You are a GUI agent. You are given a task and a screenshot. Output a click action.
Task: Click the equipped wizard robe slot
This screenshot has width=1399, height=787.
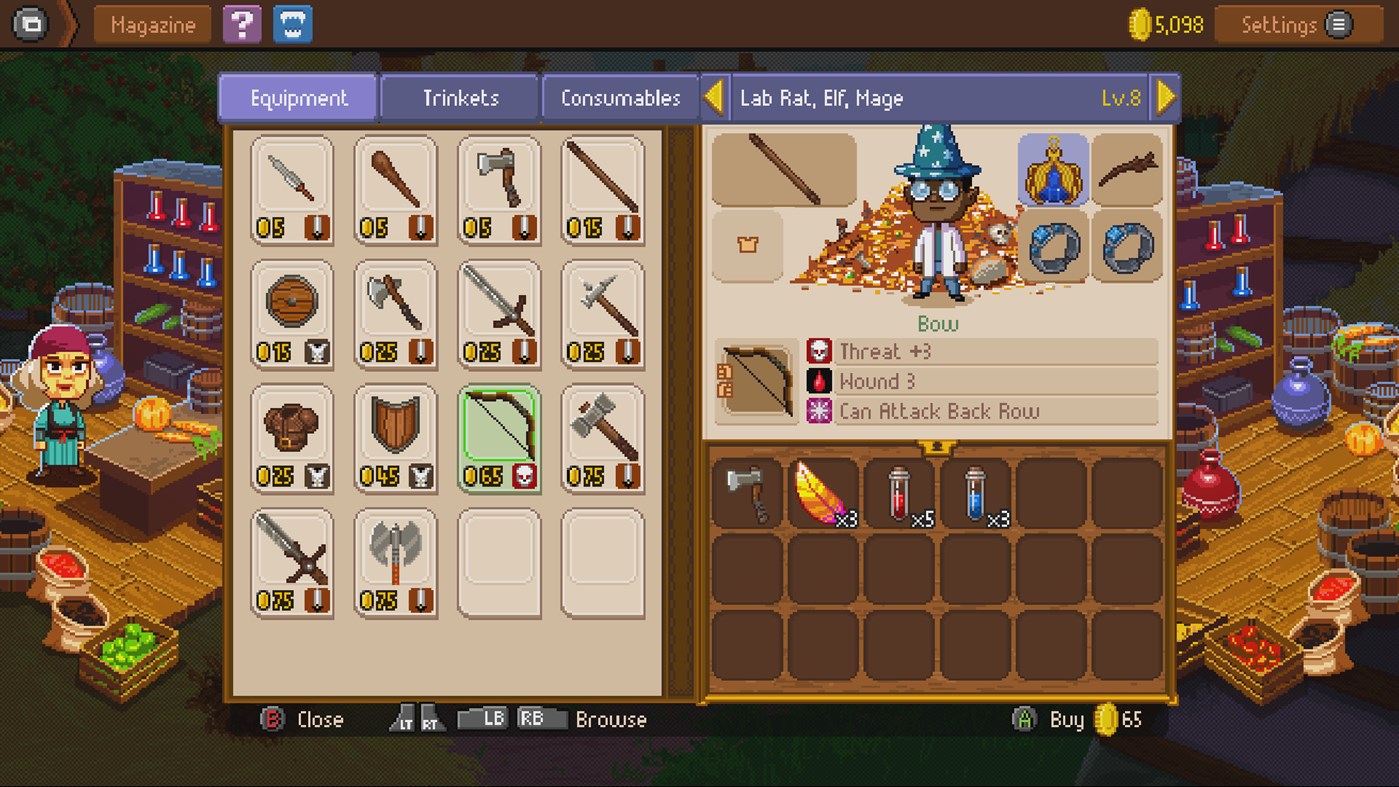click(x=1053, y=171)
